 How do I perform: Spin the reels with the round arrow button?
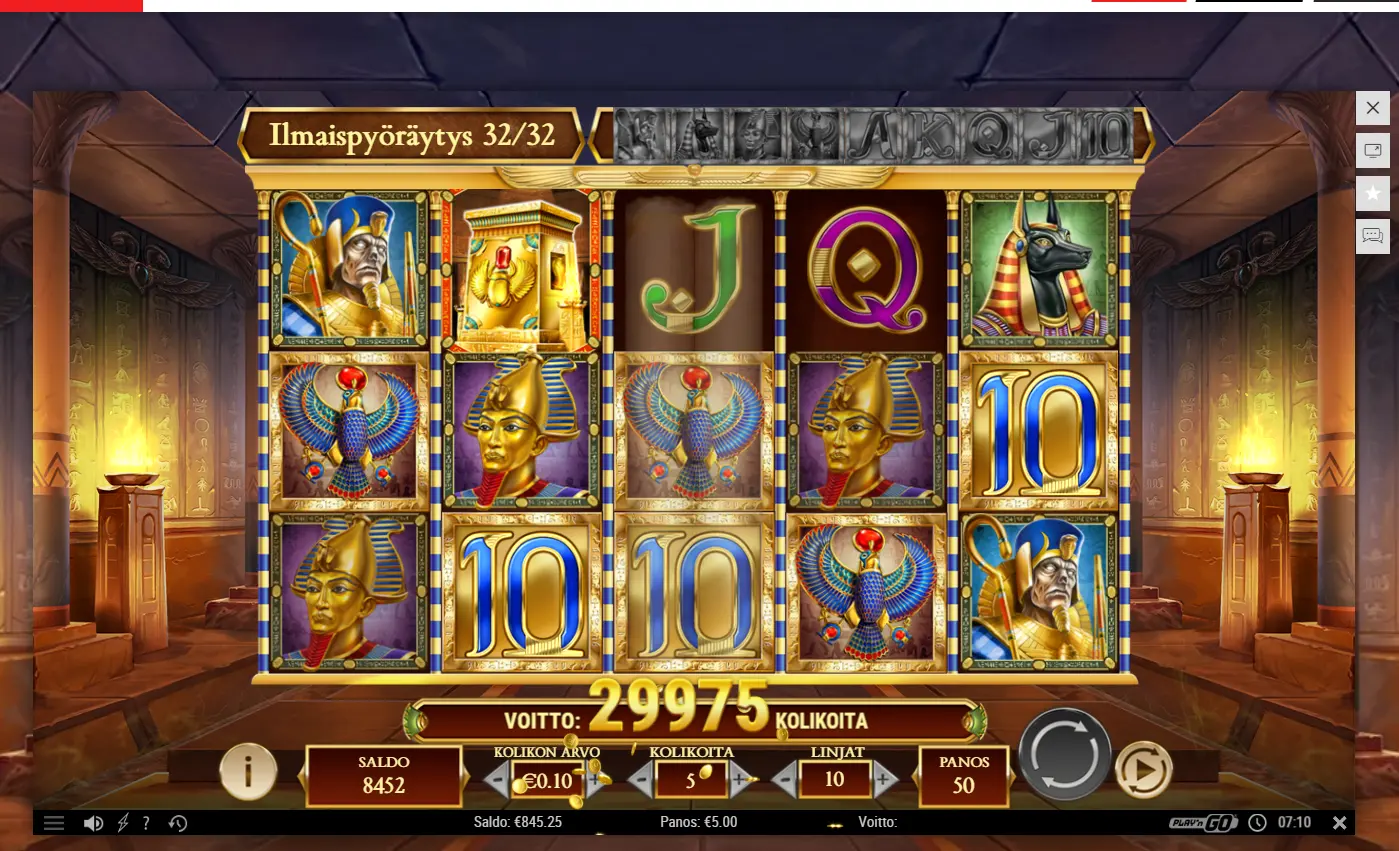tap(1064, 755)
